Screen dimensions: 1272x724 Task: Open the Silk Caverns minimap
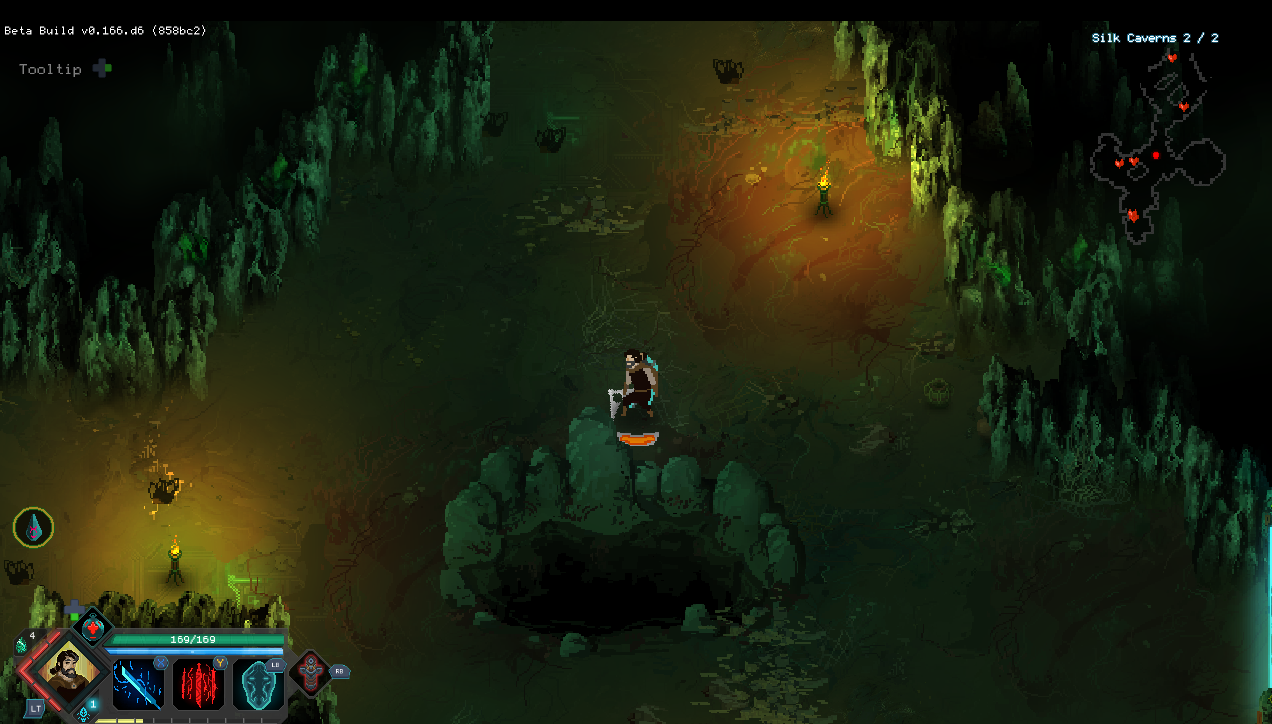[x=1158, y=145]
